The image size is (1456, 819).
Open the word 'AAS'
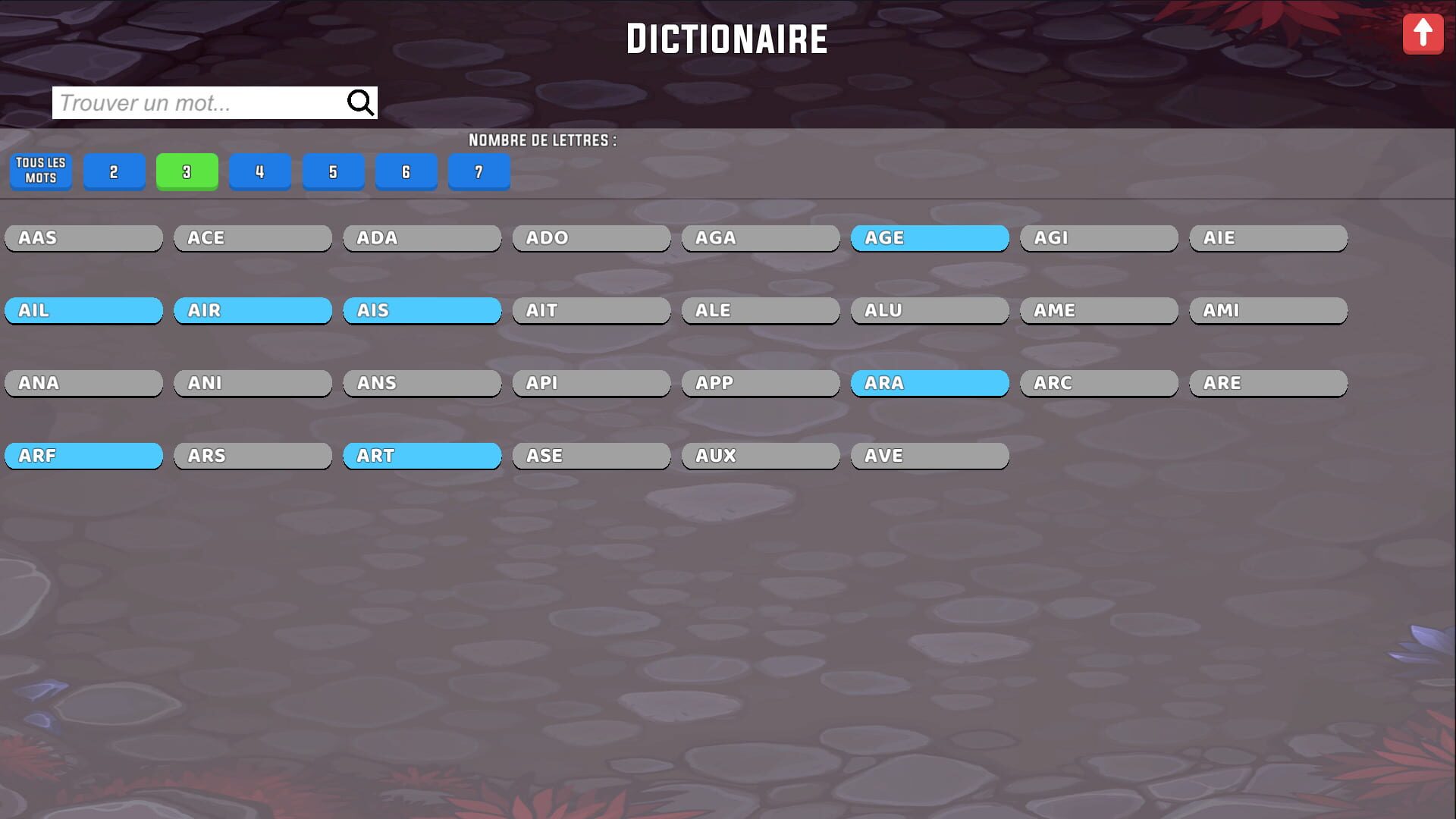pos(83,237)
